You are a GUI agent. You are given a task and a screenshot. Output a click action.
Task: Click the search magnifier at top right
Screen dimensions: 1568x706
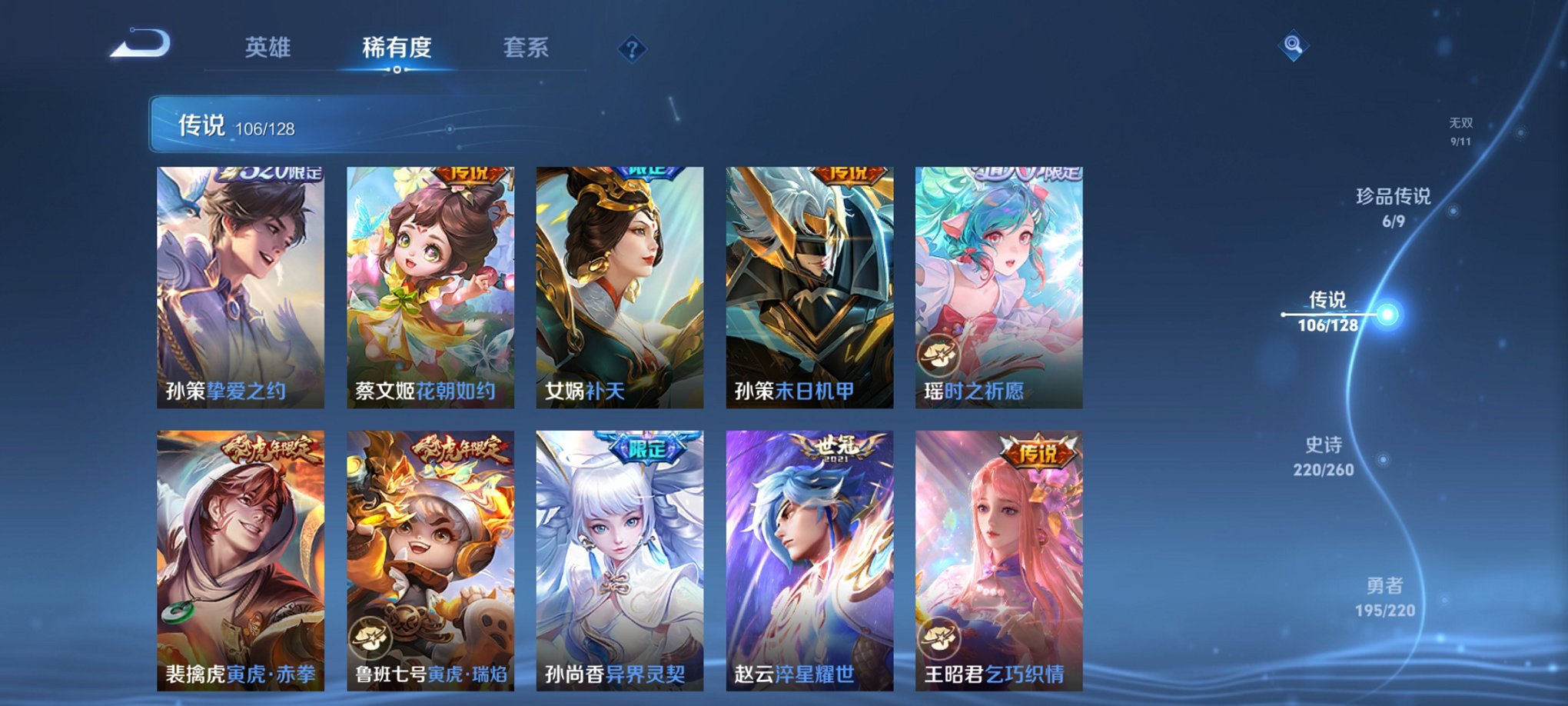click(x=1294, y=46)
